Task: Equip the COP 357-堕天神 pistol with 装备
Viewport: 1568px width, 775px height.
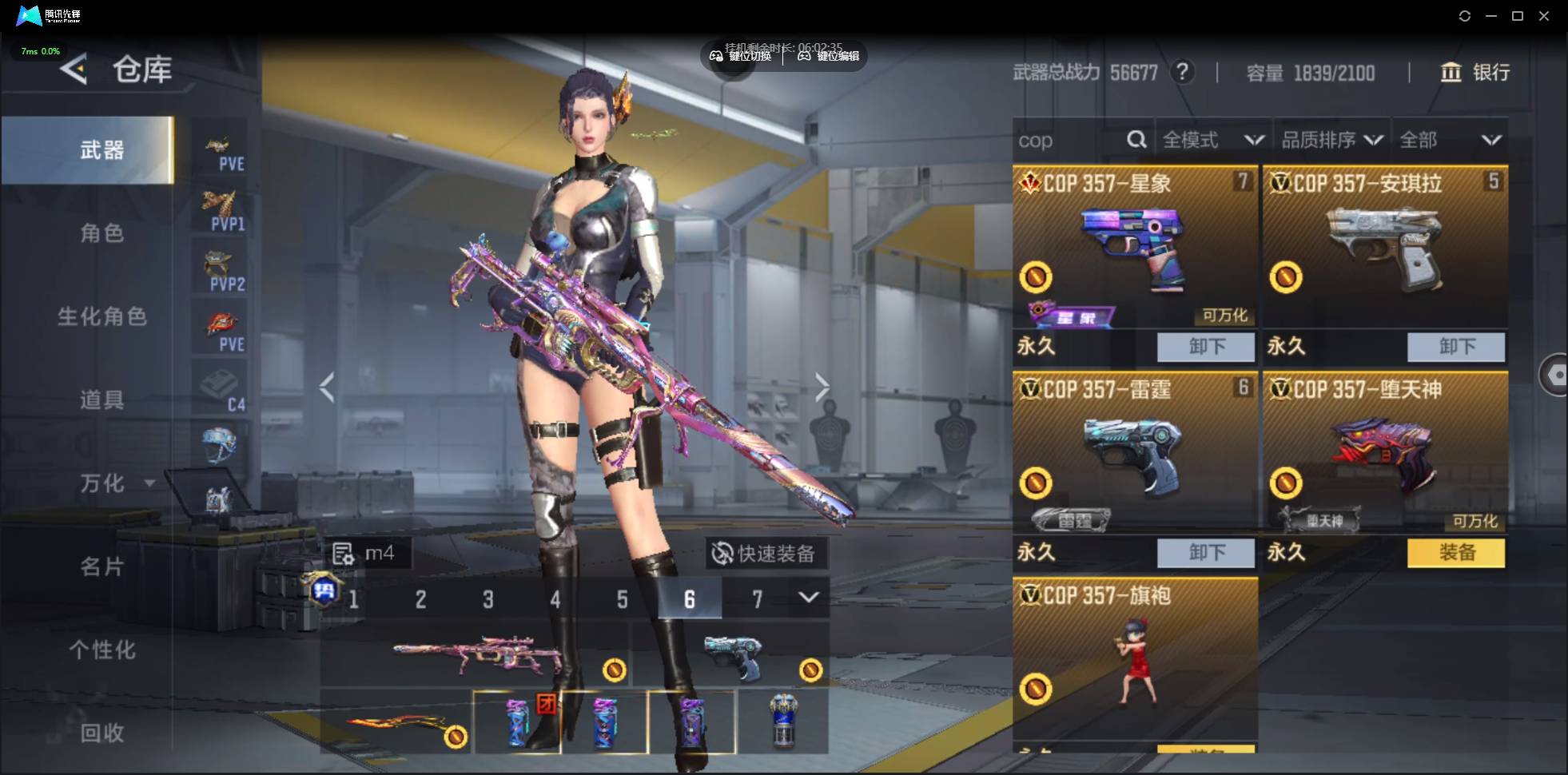Action: coord(1455,552)
